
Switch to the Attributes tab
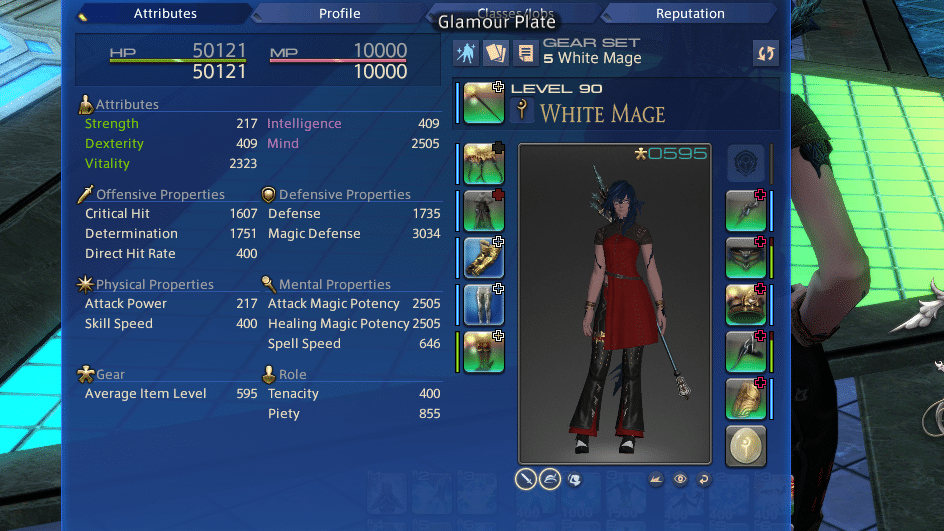click(x=163, y=14)
